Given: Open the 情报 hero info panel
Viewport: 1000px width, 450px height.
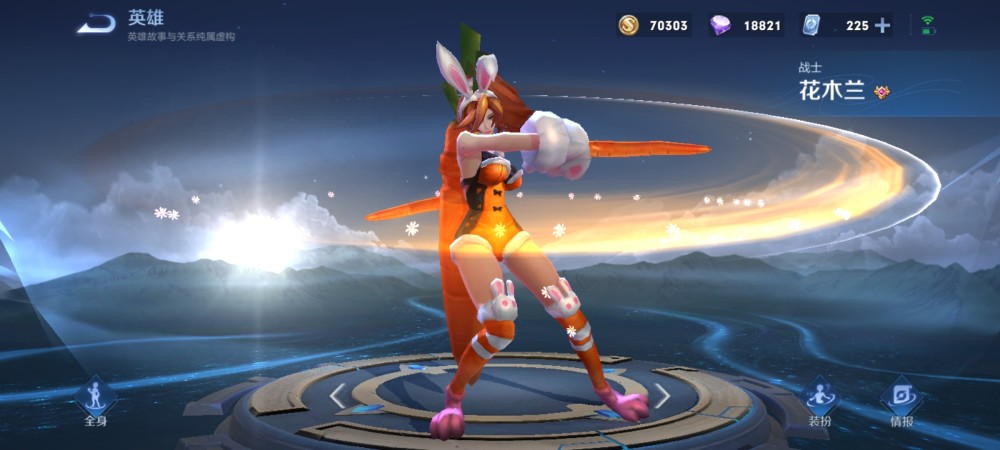Looking at the screenshot, I should (x=901, y=401).
